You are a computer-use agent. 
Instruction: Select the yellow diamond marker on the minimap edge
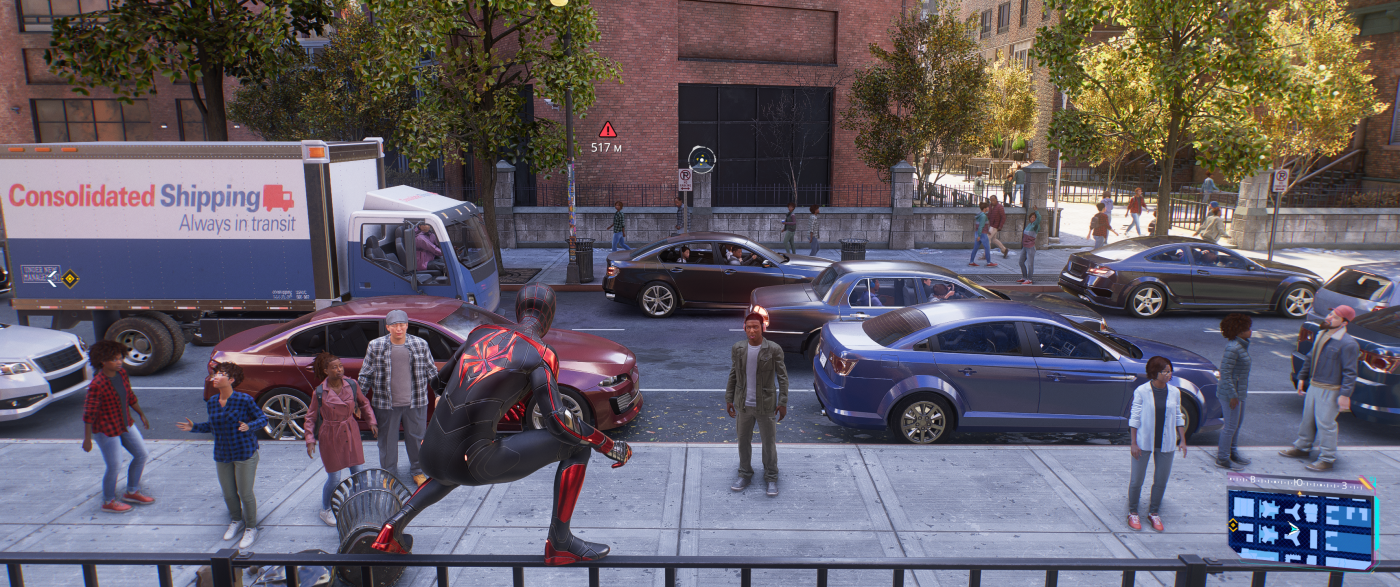pos(1233,525)
